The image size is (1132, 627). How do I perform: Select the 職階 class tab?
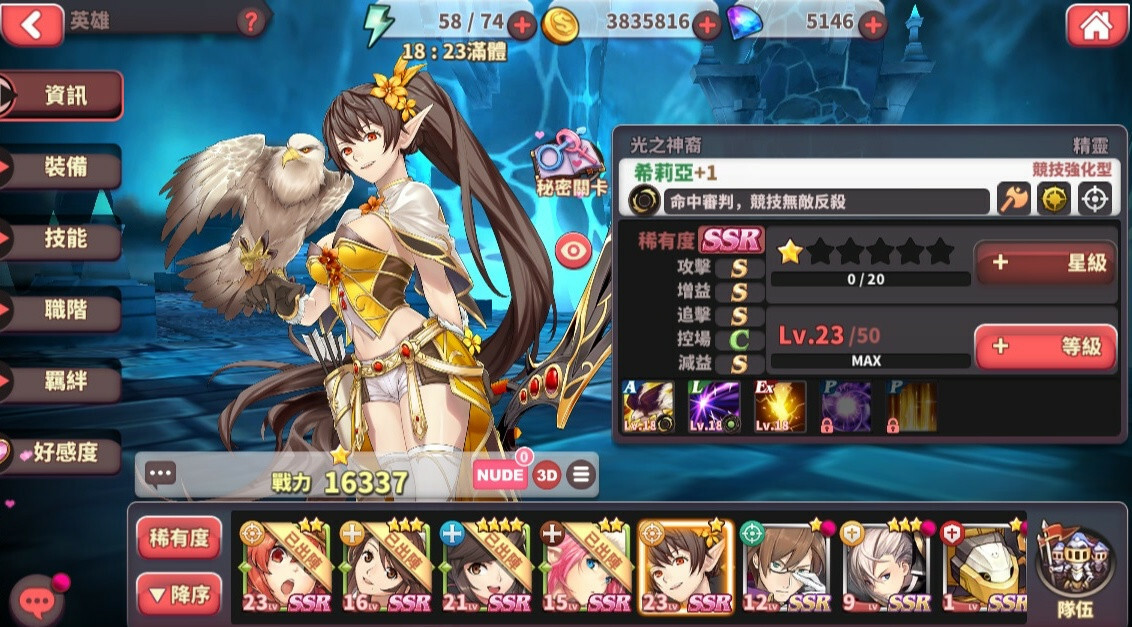63,310
